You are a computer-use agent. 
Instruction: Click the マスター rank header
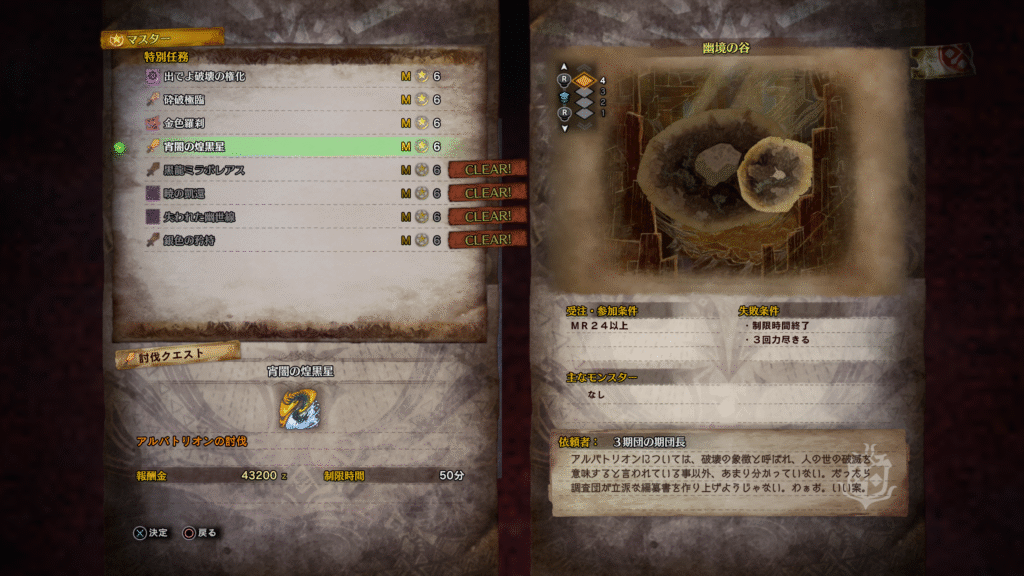[160, 40]
